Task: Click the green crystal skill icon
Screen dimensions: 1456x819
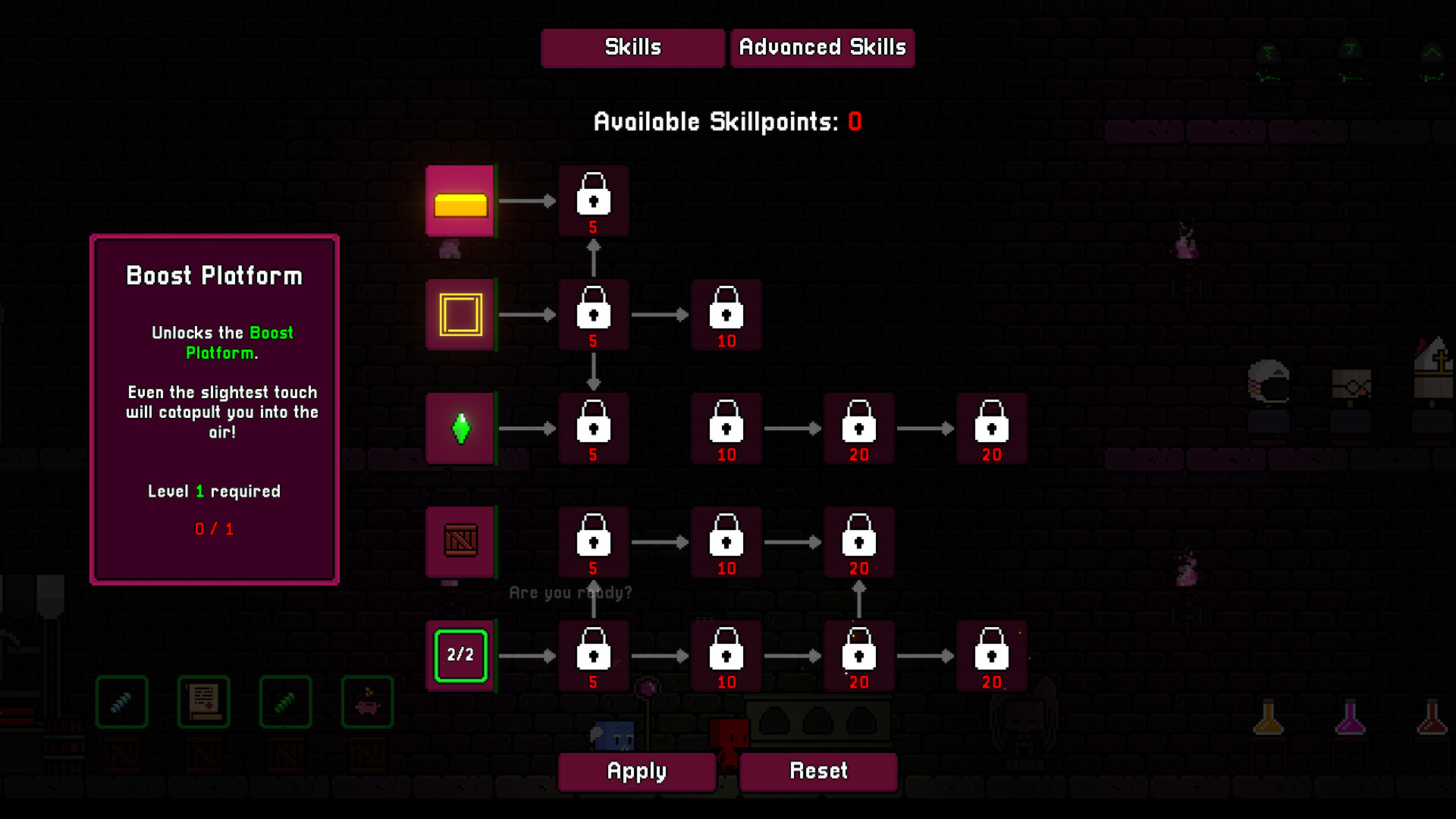Action: pos(460,428)
